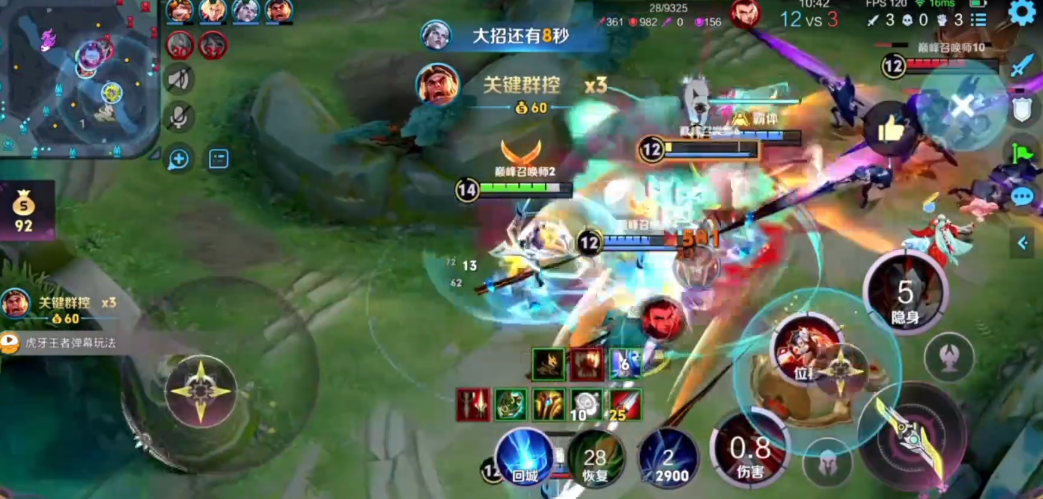Activate the 2900 summoner spell button
The image size is (1043, 499).
point(668,457)
